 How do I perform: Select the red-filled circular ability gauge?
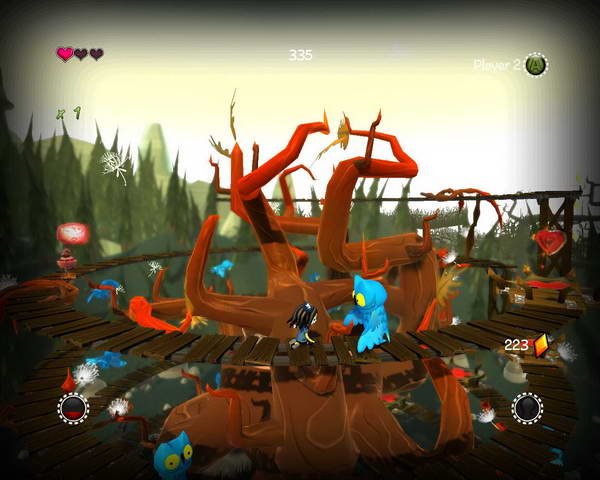point(73,407)
